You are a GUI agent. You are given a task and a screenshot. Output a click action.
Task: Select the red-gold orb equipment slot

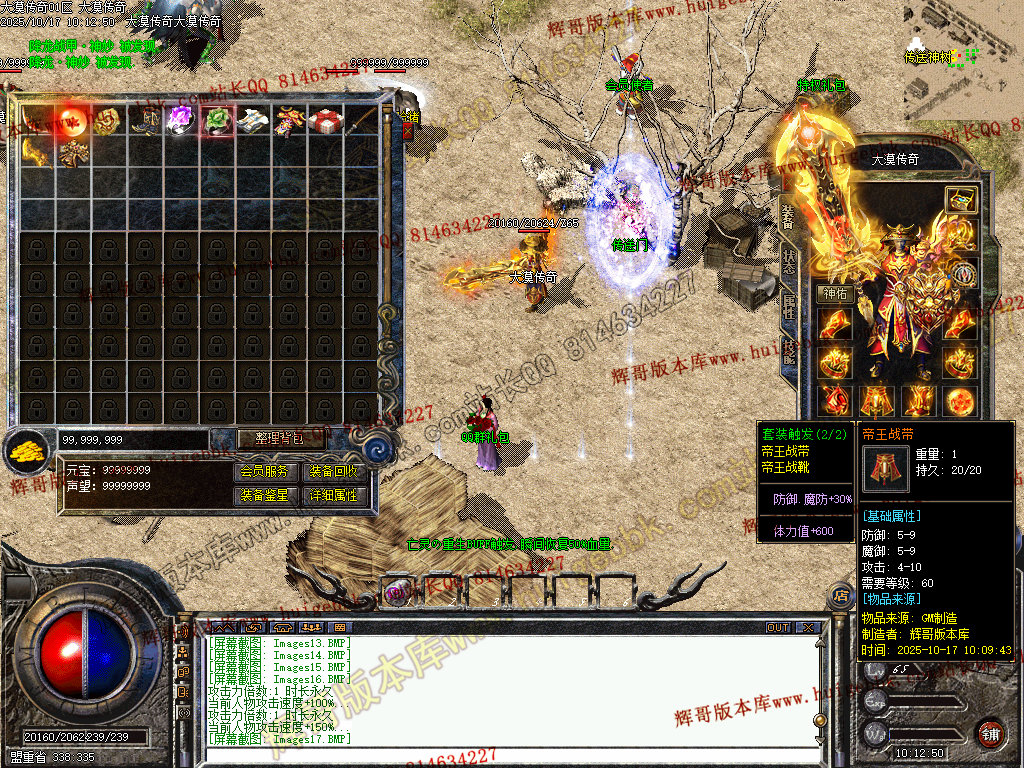click(x=960, y=400)
